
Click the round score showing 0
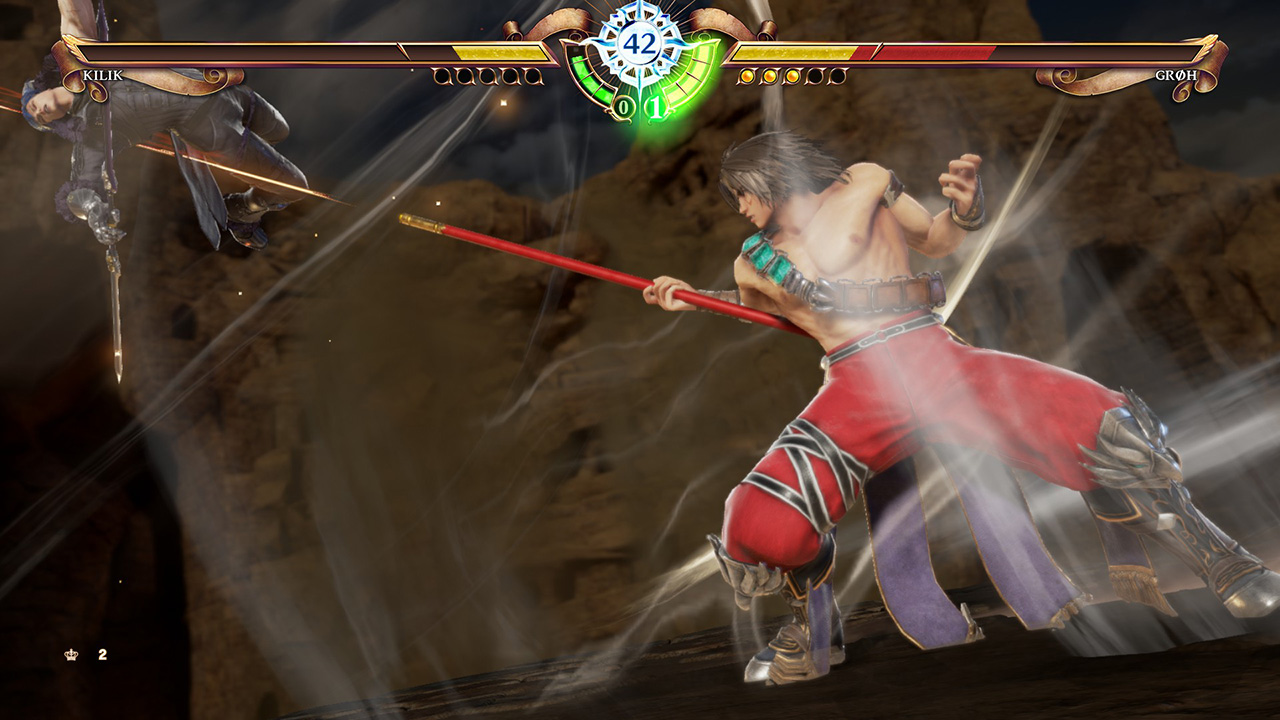[623, 104]
